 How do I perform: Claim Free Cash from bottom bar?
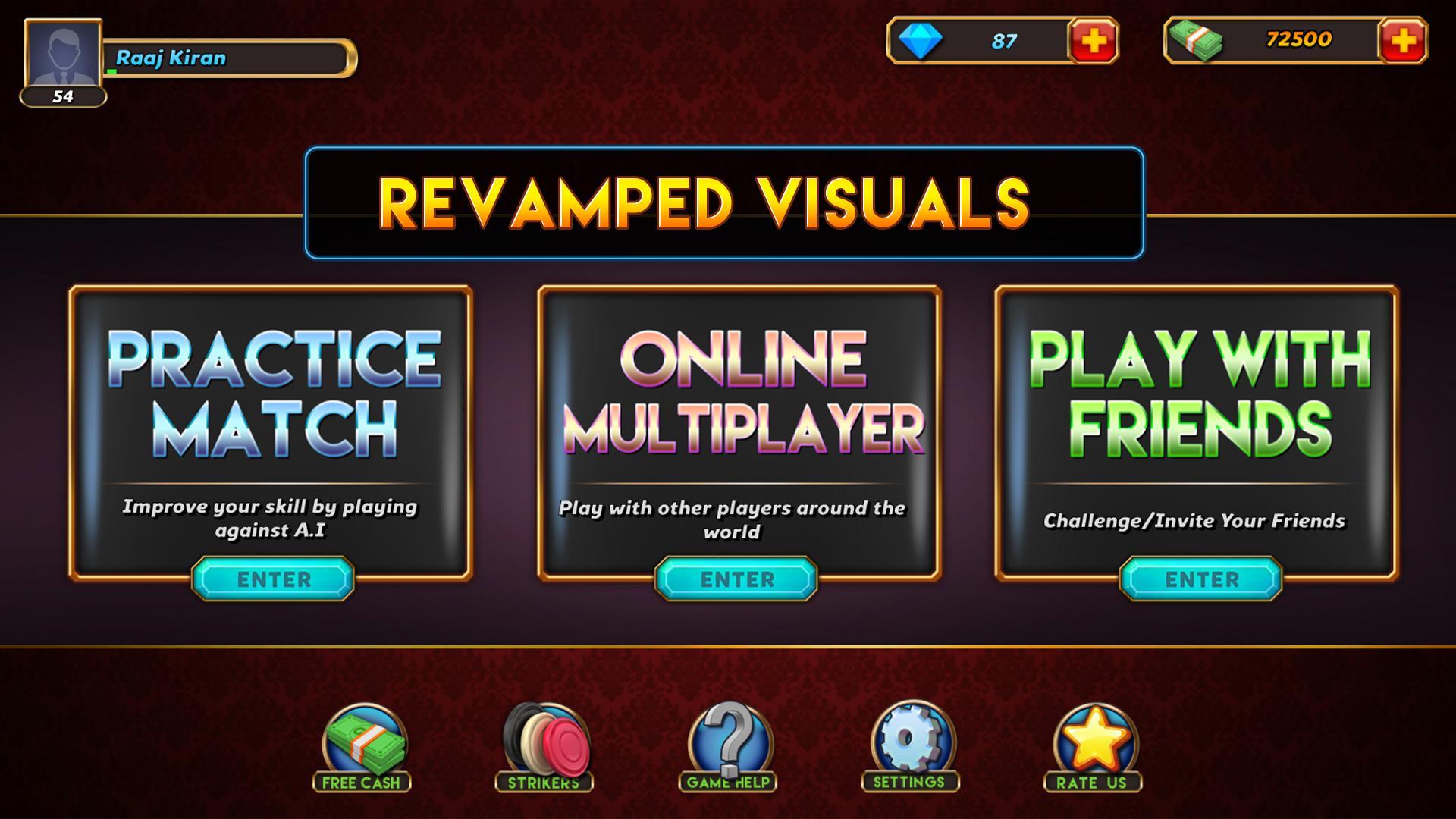(362, 747)
